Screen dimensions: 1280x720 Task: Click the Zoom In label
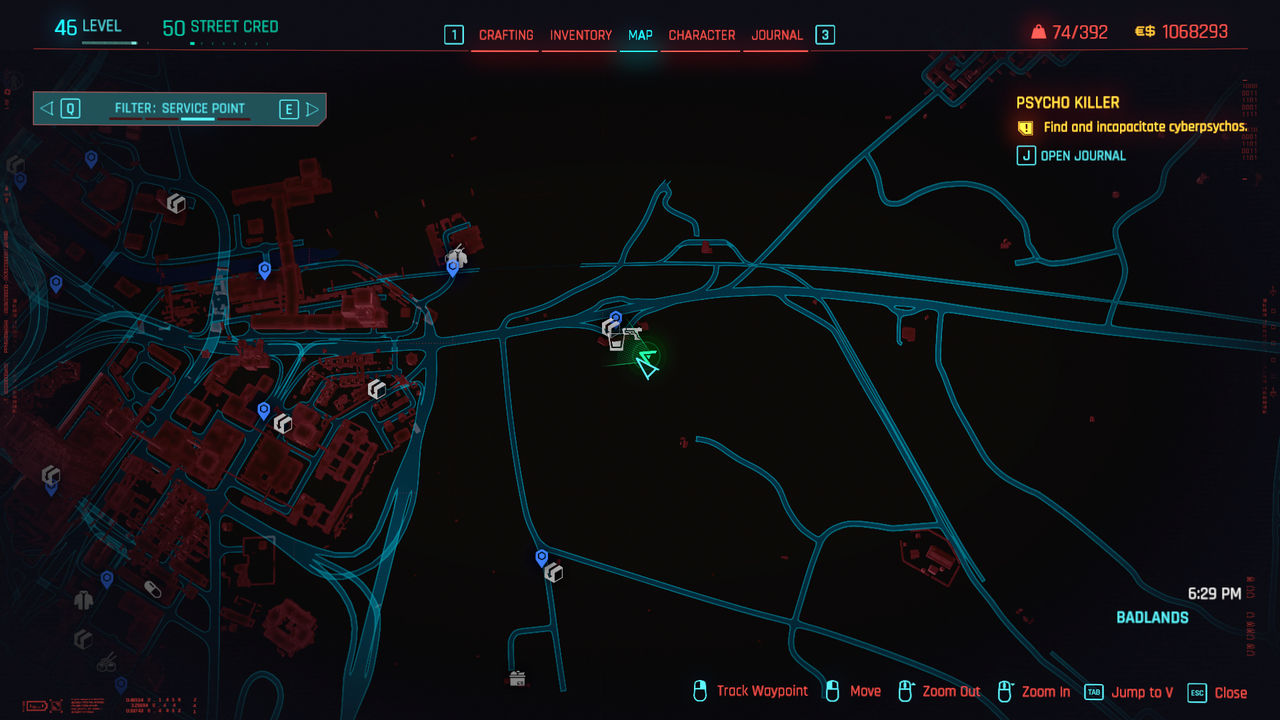pyautogui.click(x=1045, y=692)
